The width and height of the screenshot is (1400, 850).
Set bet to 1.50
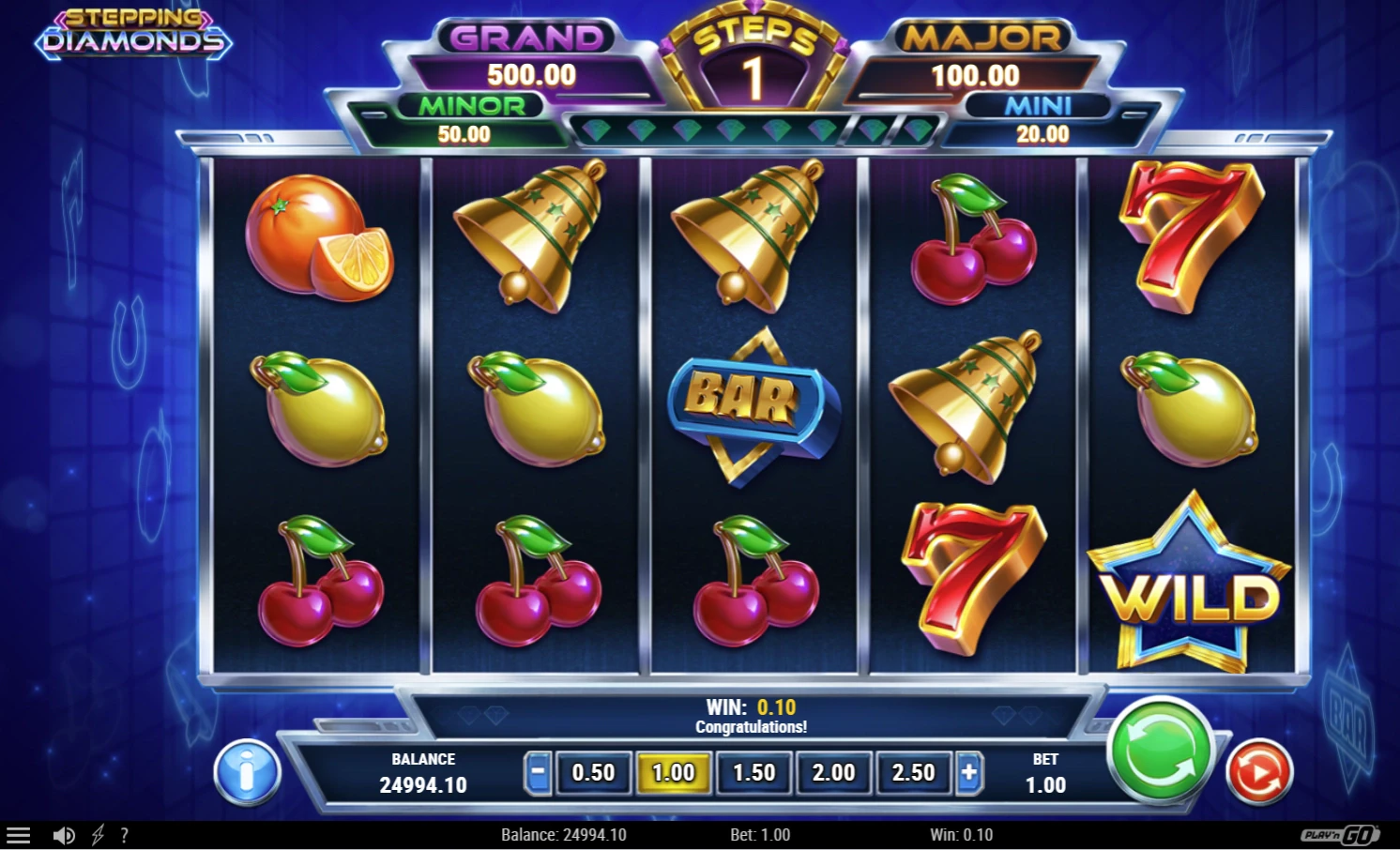753,773
